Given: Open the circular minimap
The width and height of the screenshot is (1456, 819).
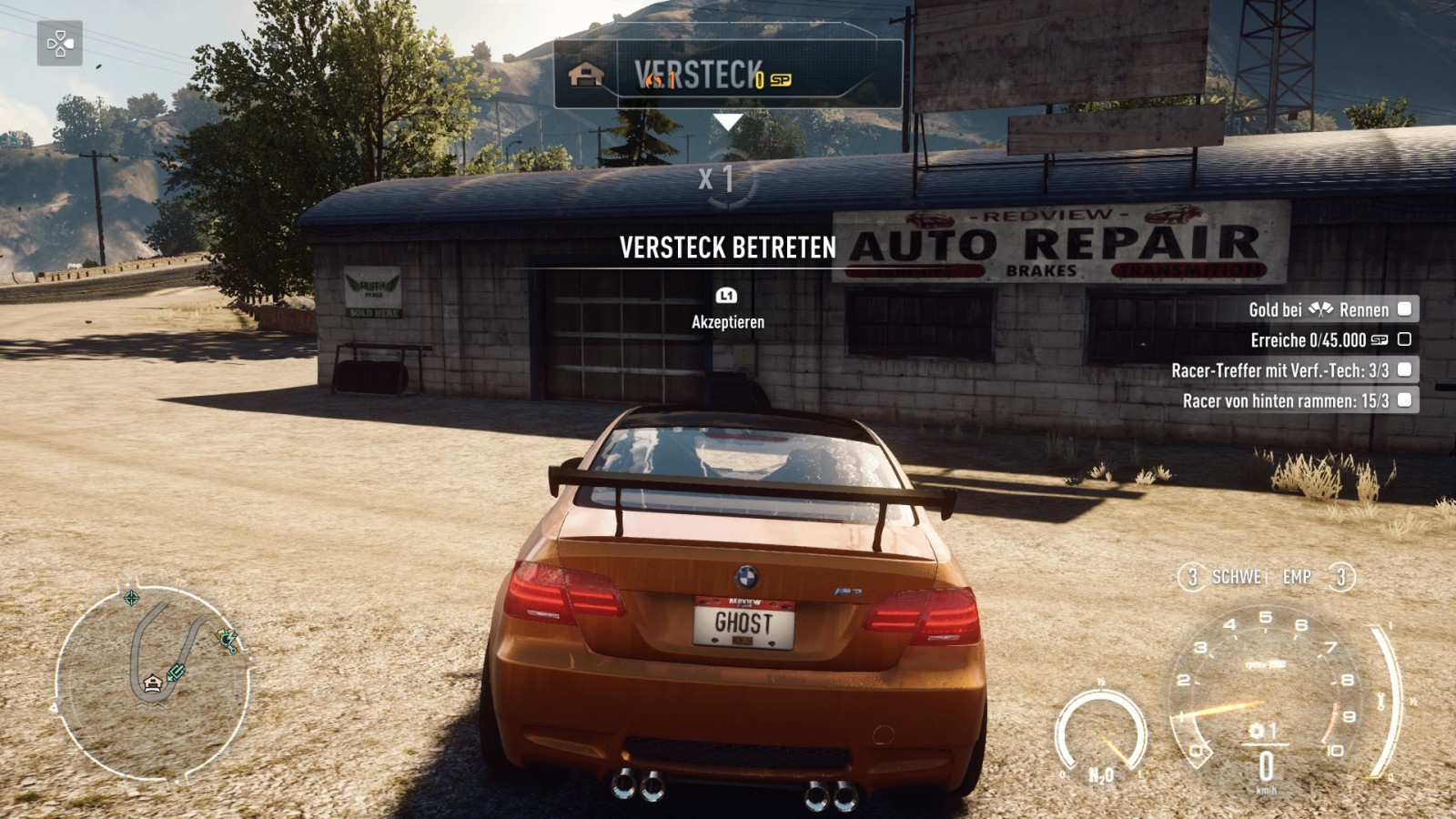Looking at the screenshot, I should click(152, 682).
